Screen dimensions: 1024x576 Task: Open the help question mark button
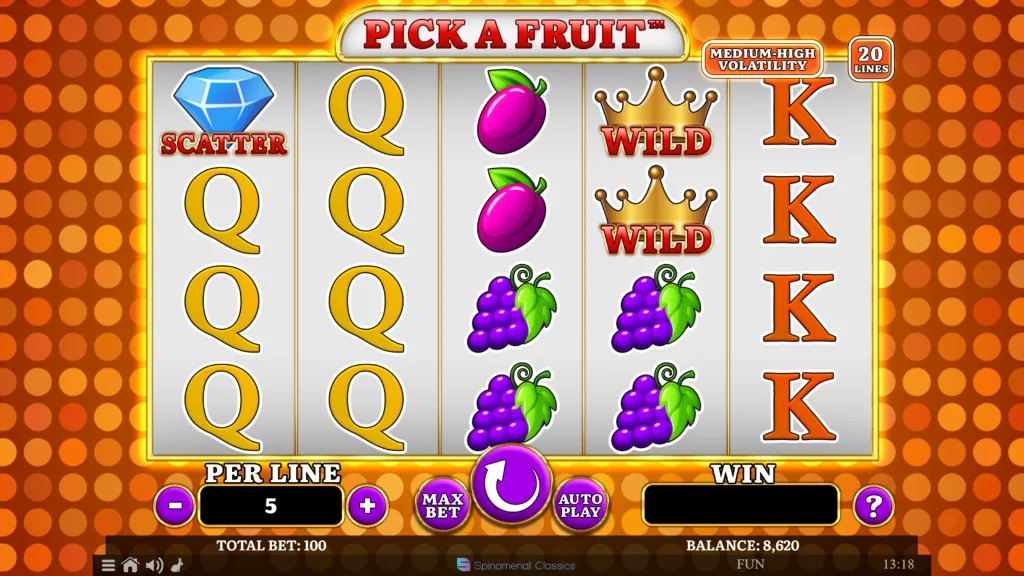[x=873, y=505]
